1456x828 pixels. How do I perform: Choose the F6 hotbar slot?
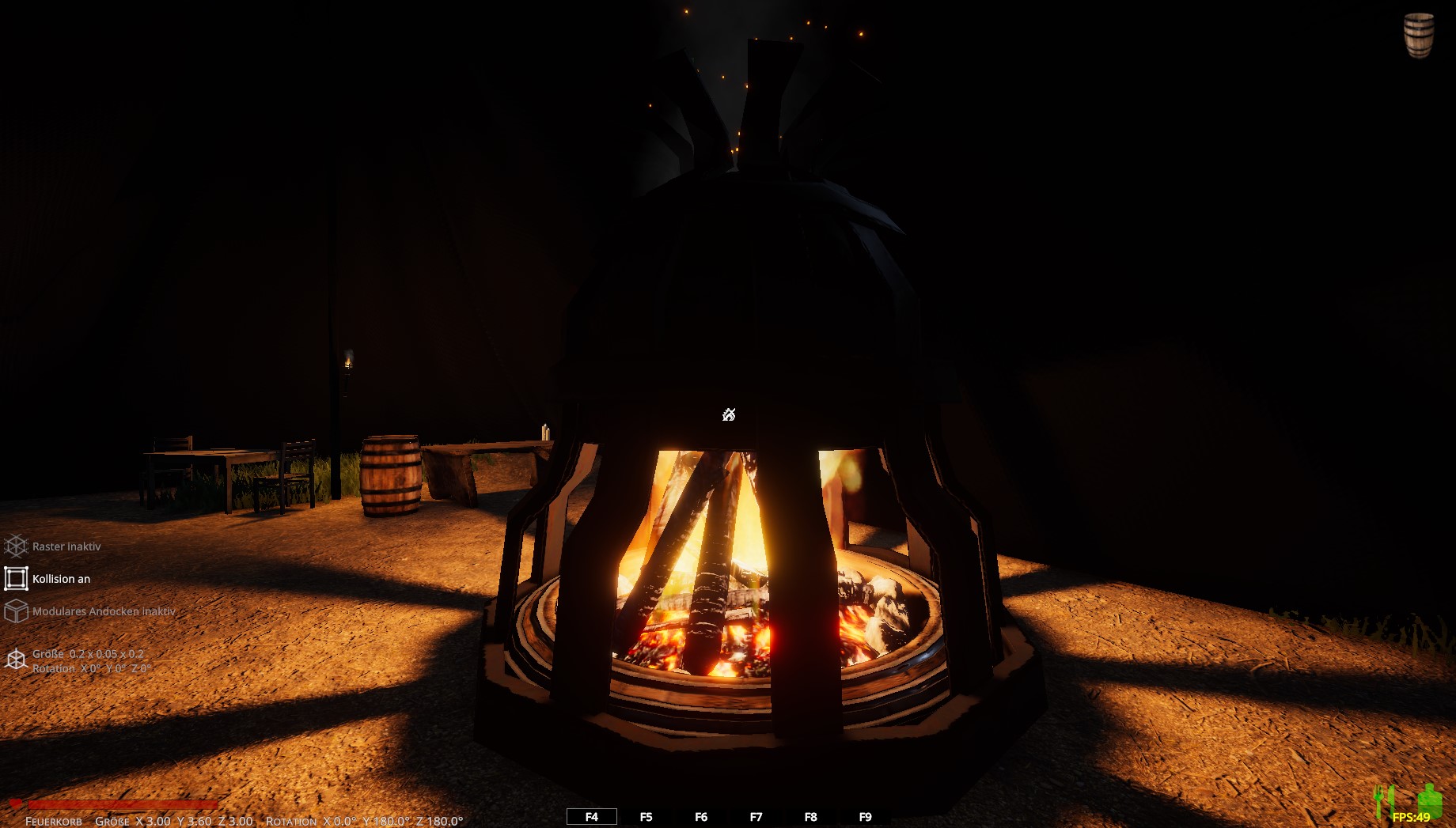coord(701,817)
